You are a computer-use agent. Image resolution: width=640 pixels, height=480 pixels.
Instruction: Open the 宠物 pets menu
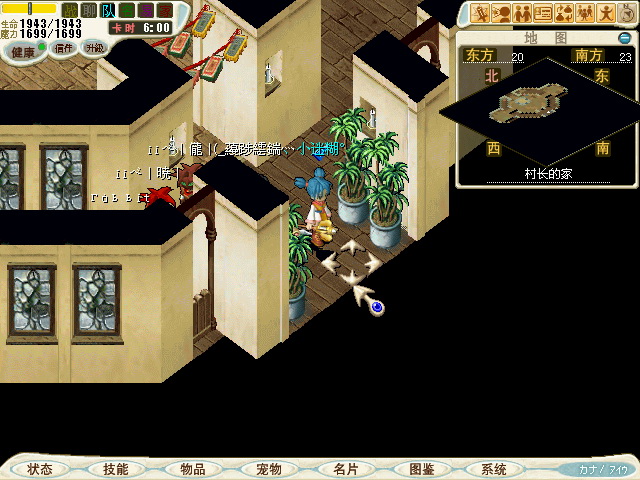click(x=268, y=469)
